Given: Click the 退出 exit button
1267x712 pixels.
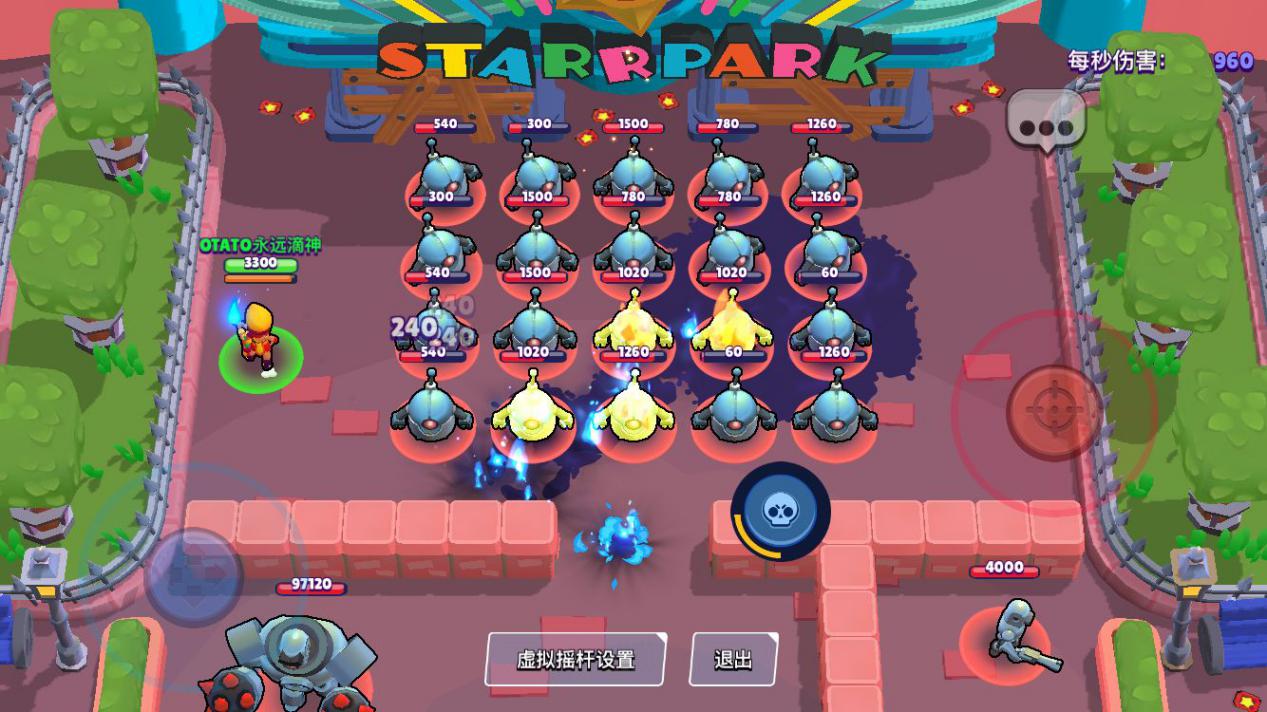Looking at the screenshot, I should click(x=733, y=660).
